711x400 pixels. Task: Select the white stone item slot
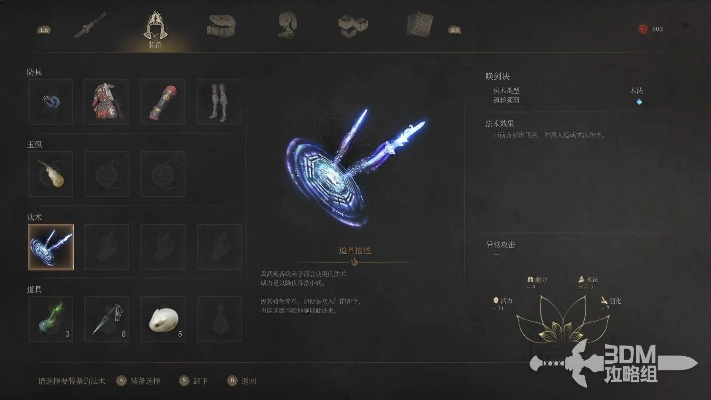click(162, 318)
